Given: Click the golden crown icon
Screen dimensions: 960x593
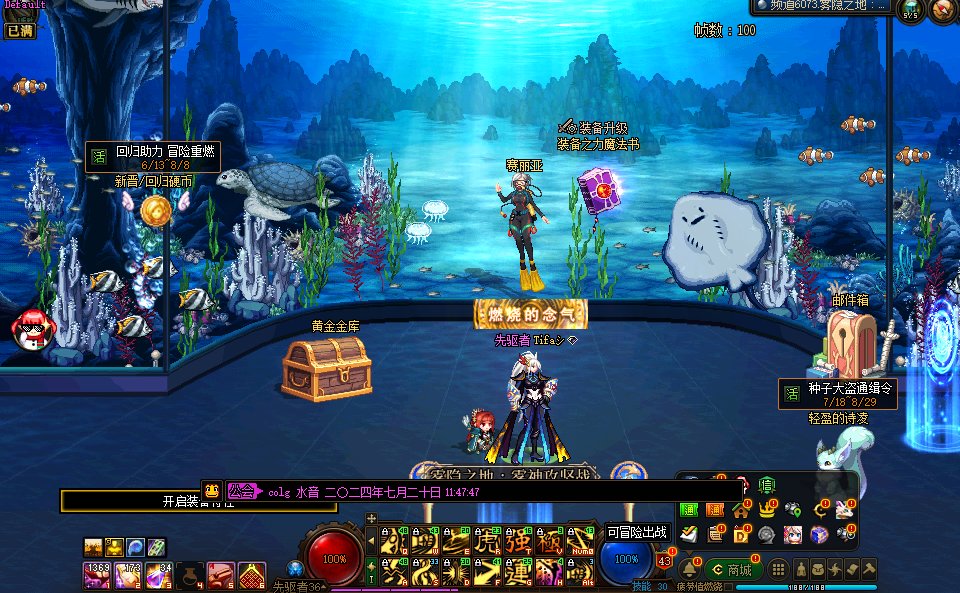Looking at the screenshot, I should (767, 509).
